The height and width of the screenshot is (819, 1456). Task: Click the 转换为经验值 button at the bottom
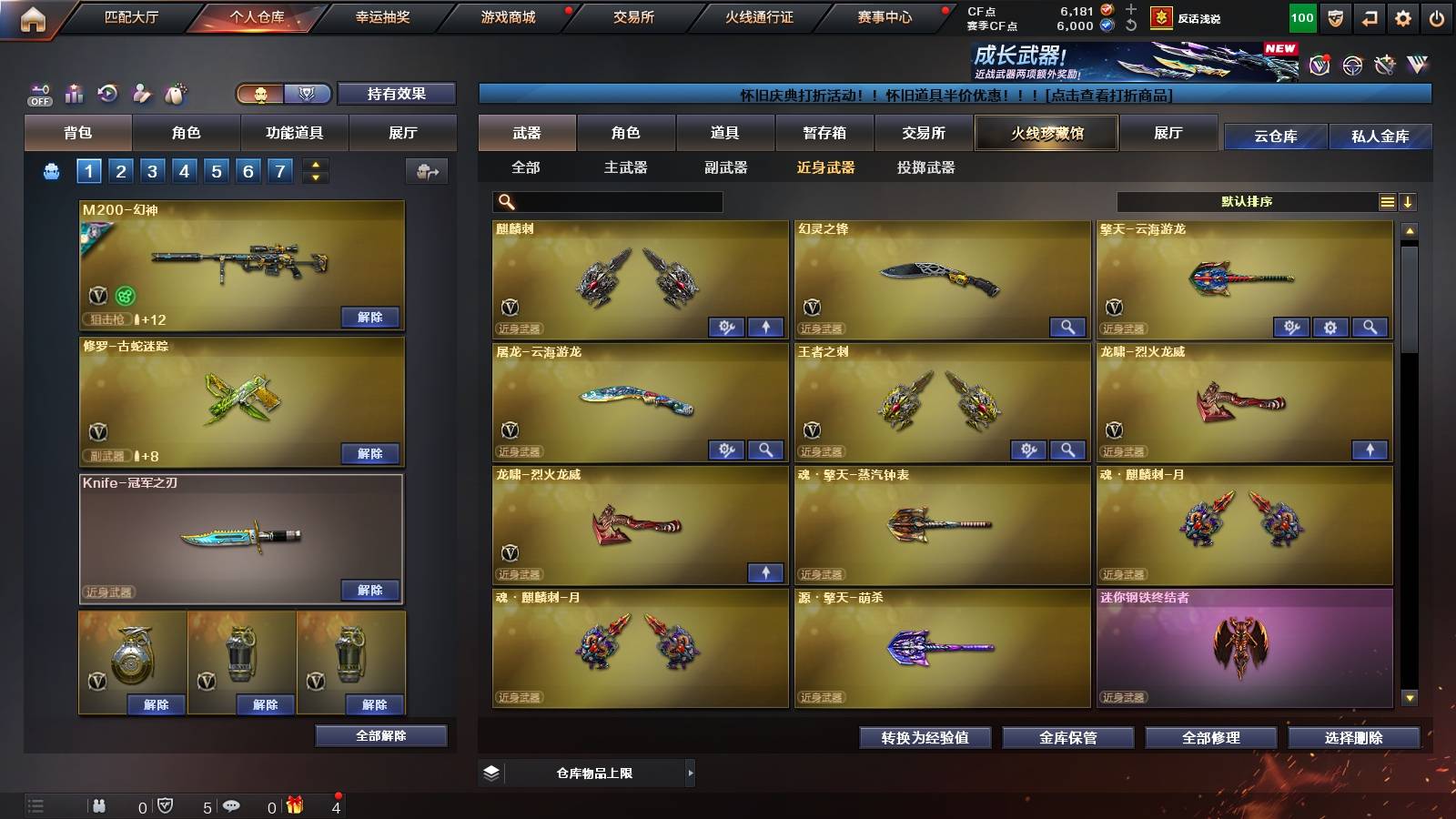click(x=925, y=738)
